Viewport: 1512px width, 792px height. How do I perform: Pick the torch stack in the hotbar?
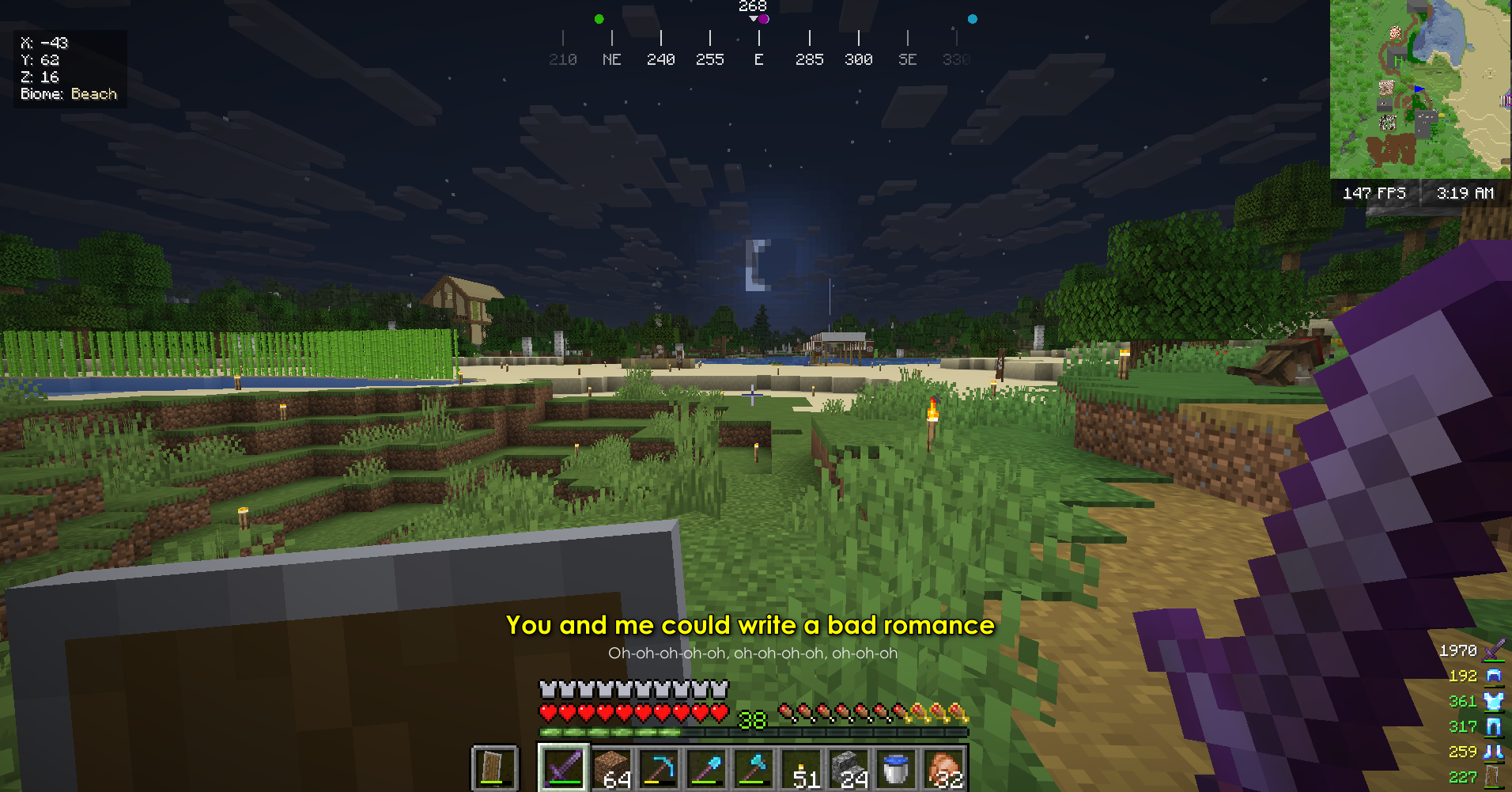(801, 767)
